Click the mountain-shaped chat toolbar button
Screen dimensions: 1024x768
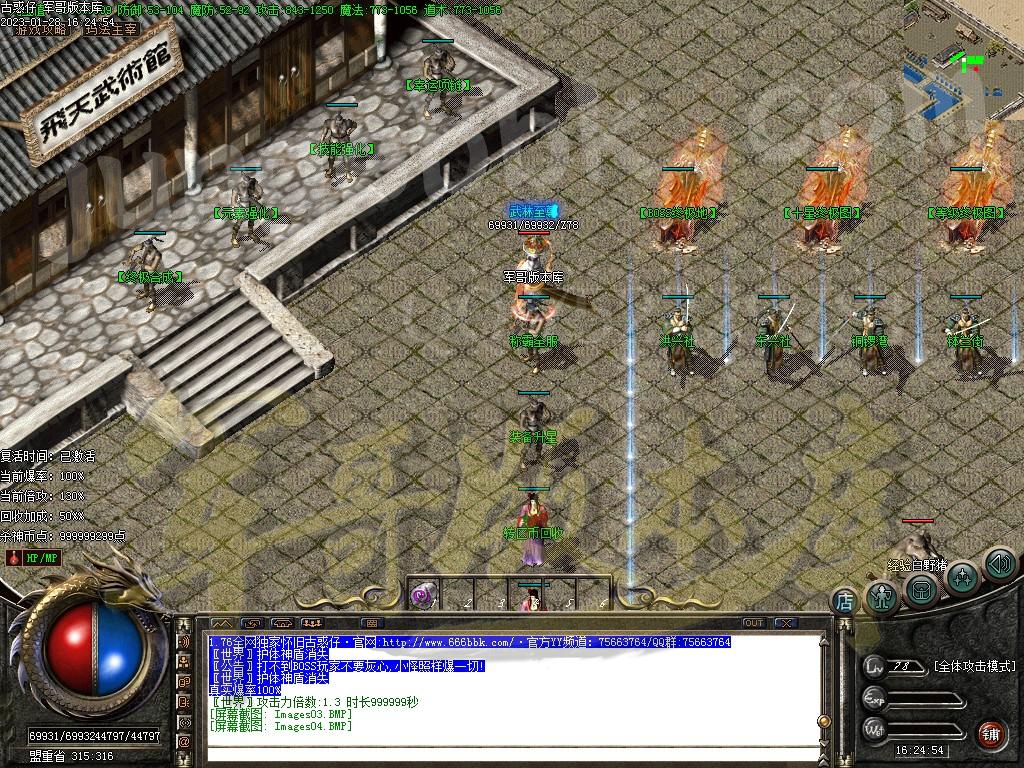coord(221,623)
